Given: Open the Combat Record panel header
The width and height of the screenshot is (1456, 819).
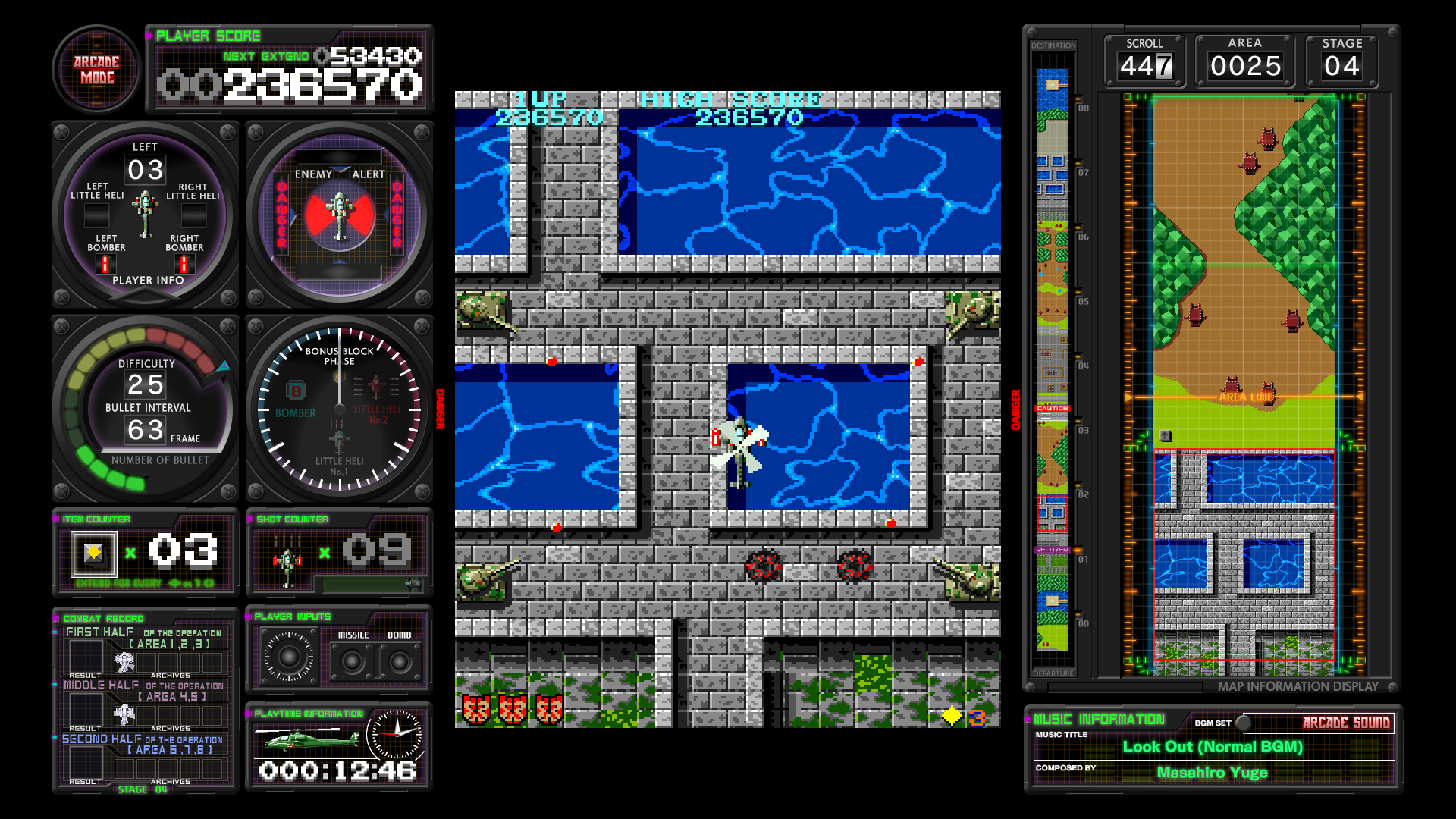Looking at the screenshot, I should [102, 618].
